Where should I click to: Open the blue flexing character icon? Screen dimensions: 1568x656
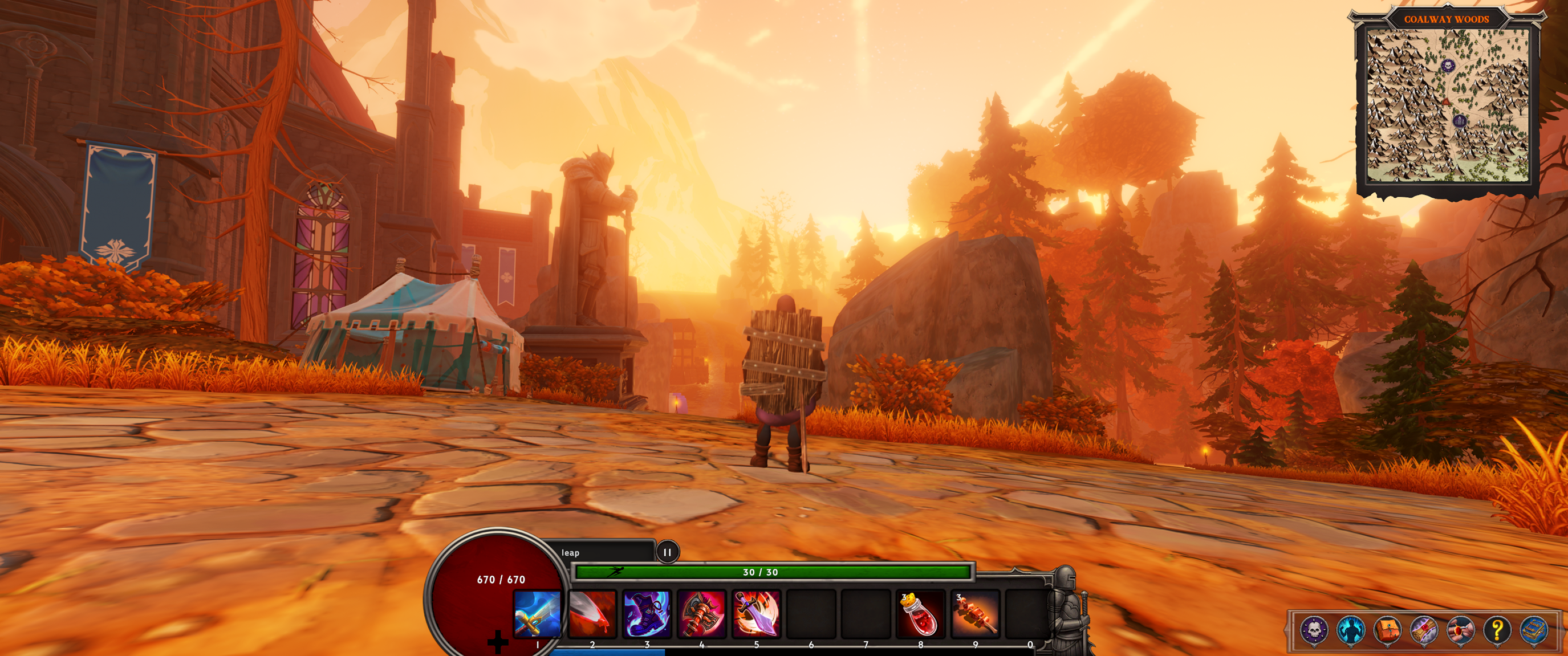click(x=1350, y=629)
